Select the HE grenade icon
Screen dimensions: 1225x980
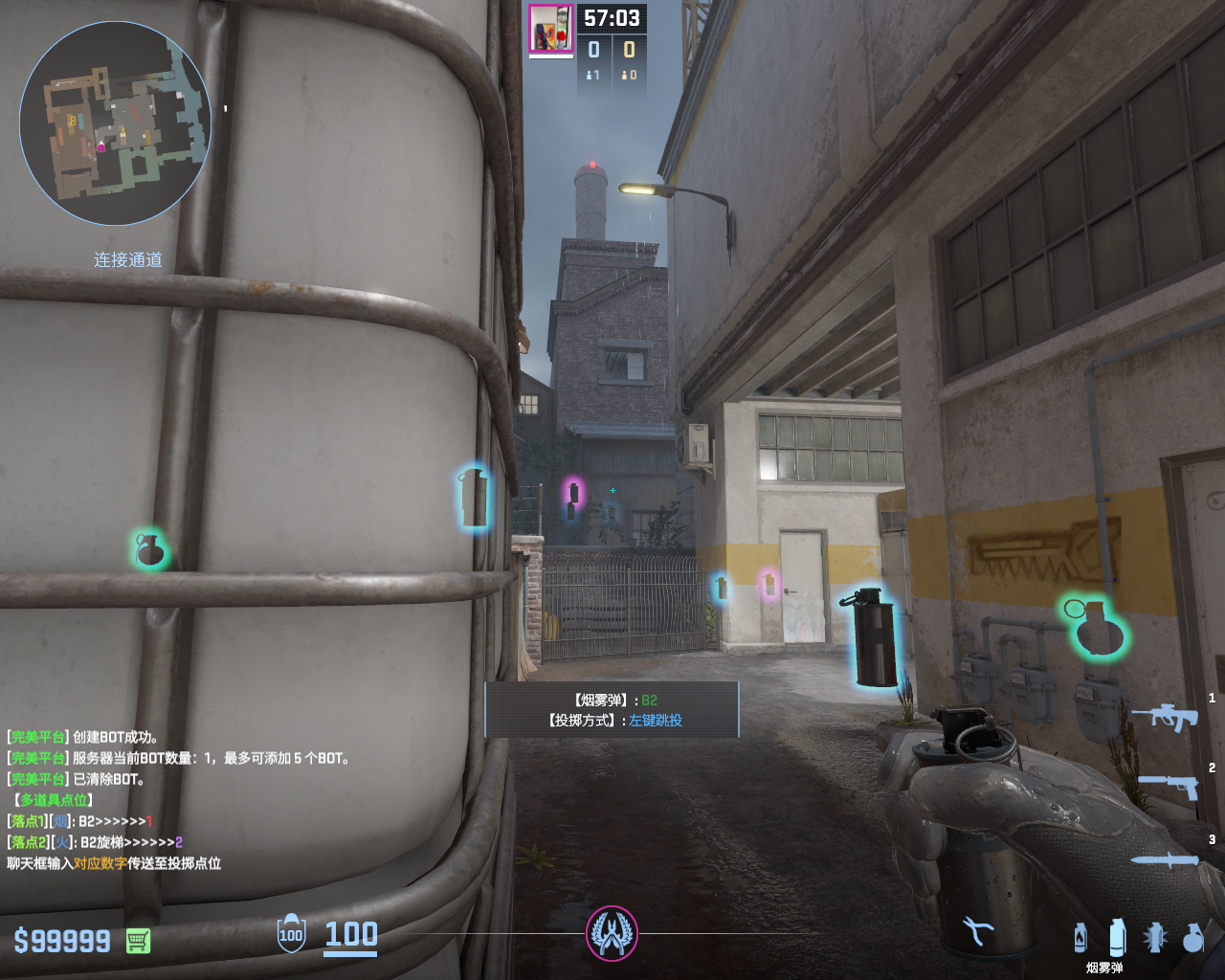(x=1192, y=938)
